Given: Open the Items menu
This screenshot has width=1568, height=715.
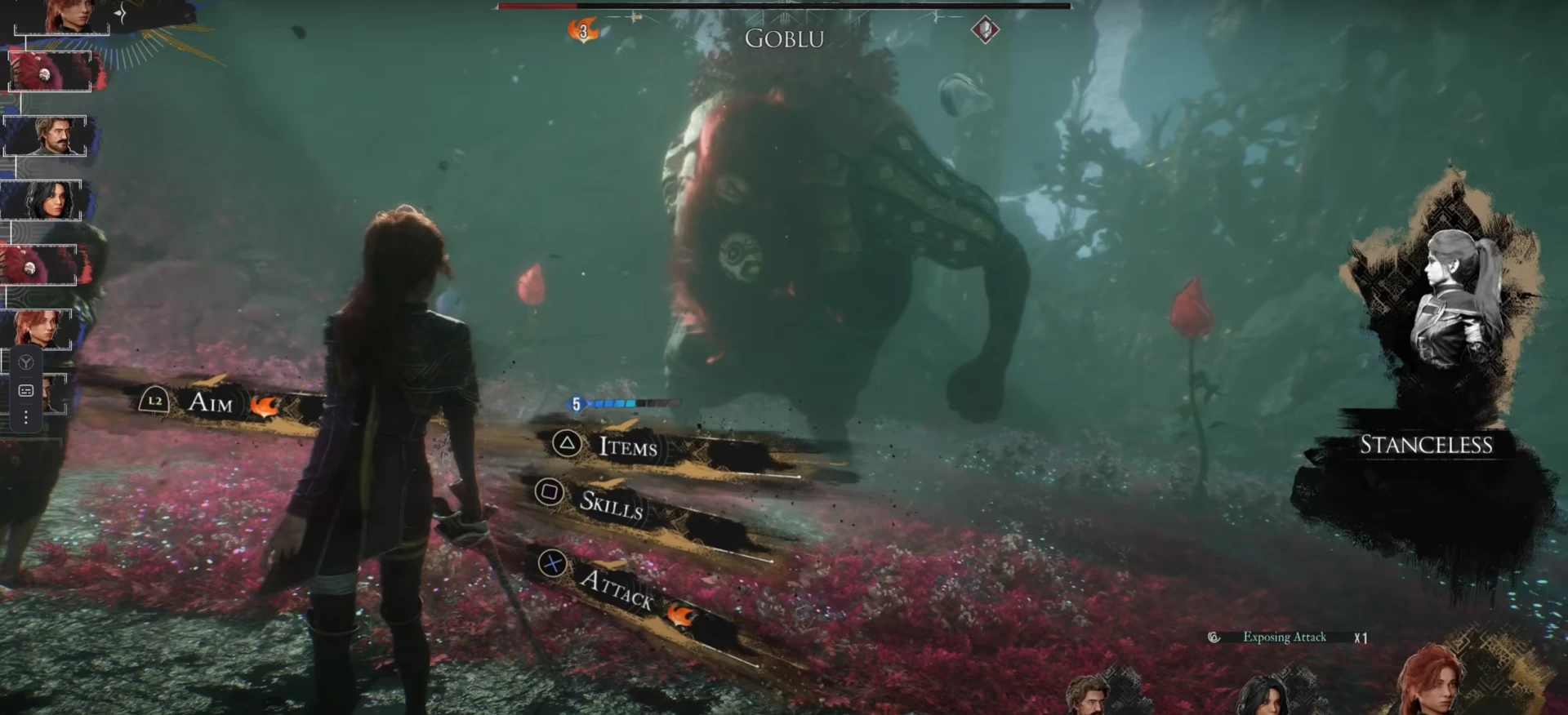Looking at the screenshot, I should 627,446.
